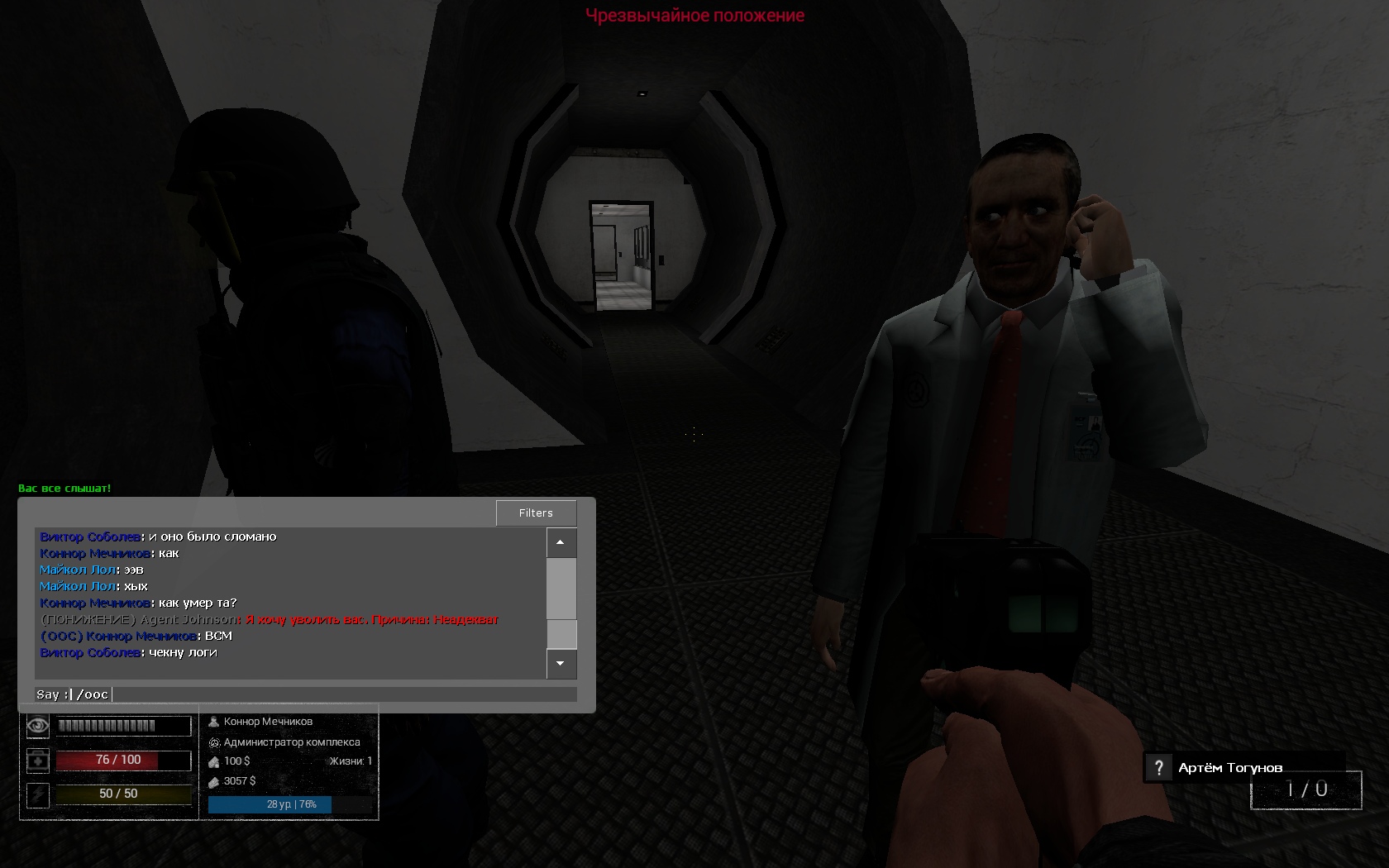Click the player silhouette icon beside Коннор Мечников
Viewport: 1389px width, 868px height.
[214, 721]
